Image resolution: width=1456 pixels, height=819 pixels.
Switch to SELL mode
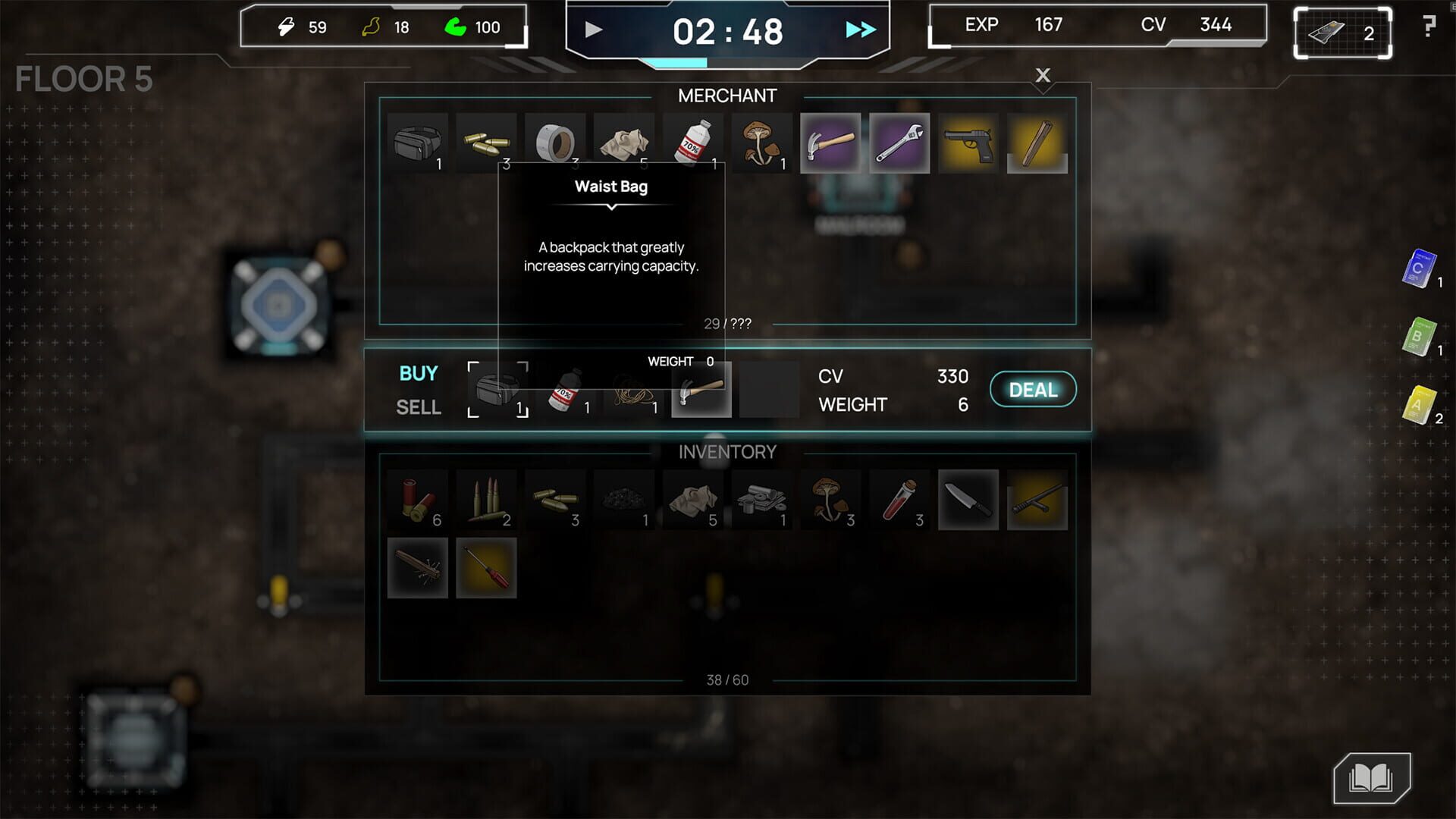pyautogui.click(x=418, y=407)
